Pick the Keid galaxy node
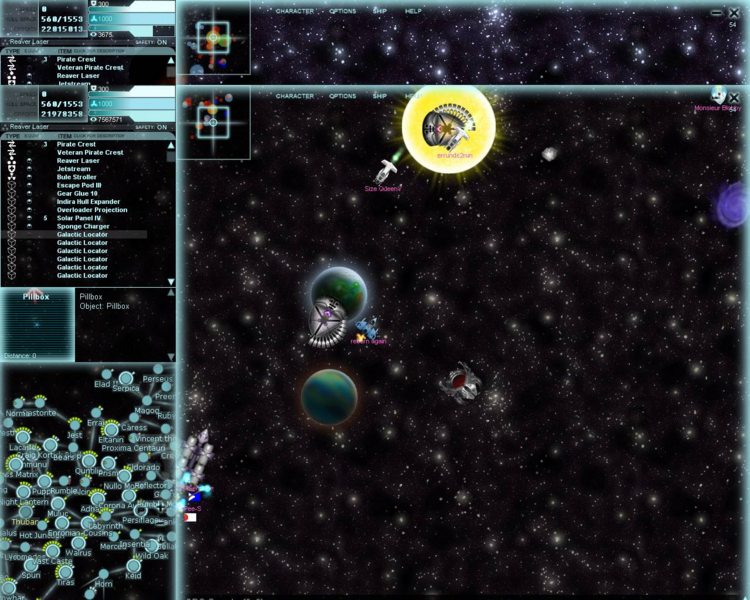 [x=133, y=567]
